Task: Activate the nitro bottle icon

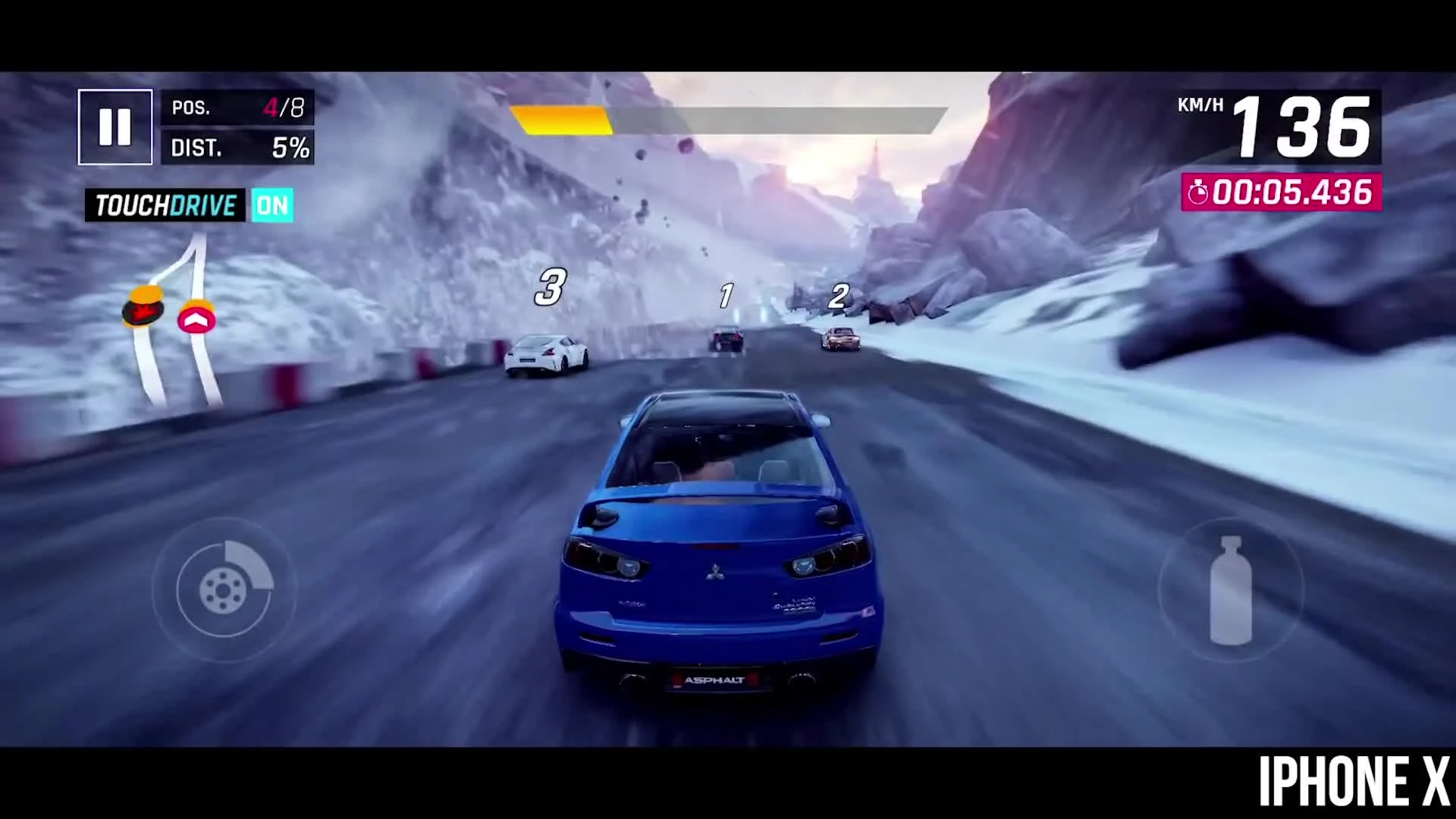Action: (1230, 590)
